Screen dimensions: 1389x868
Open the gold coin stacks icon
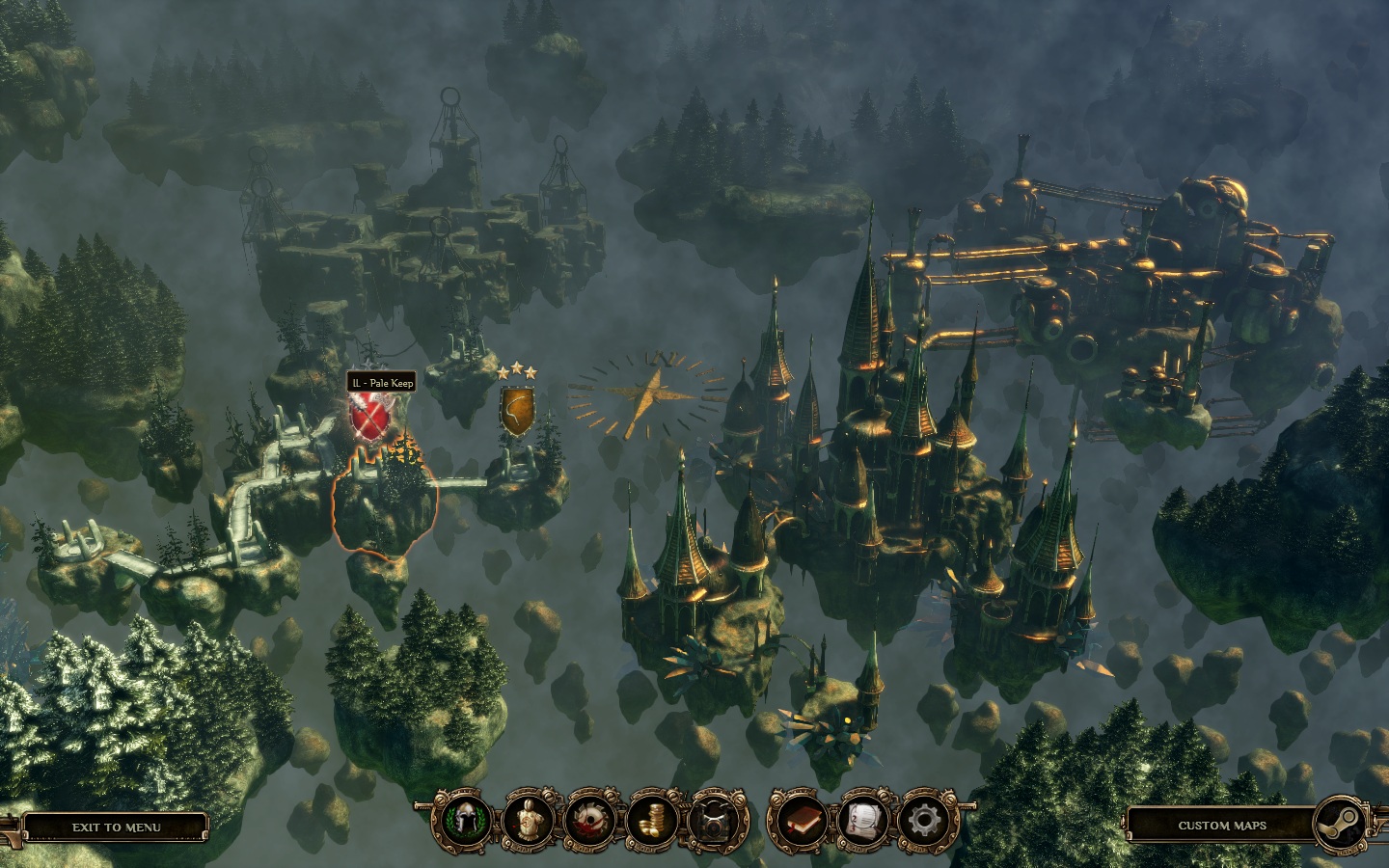pyautogui.click(x=654, y=822)
